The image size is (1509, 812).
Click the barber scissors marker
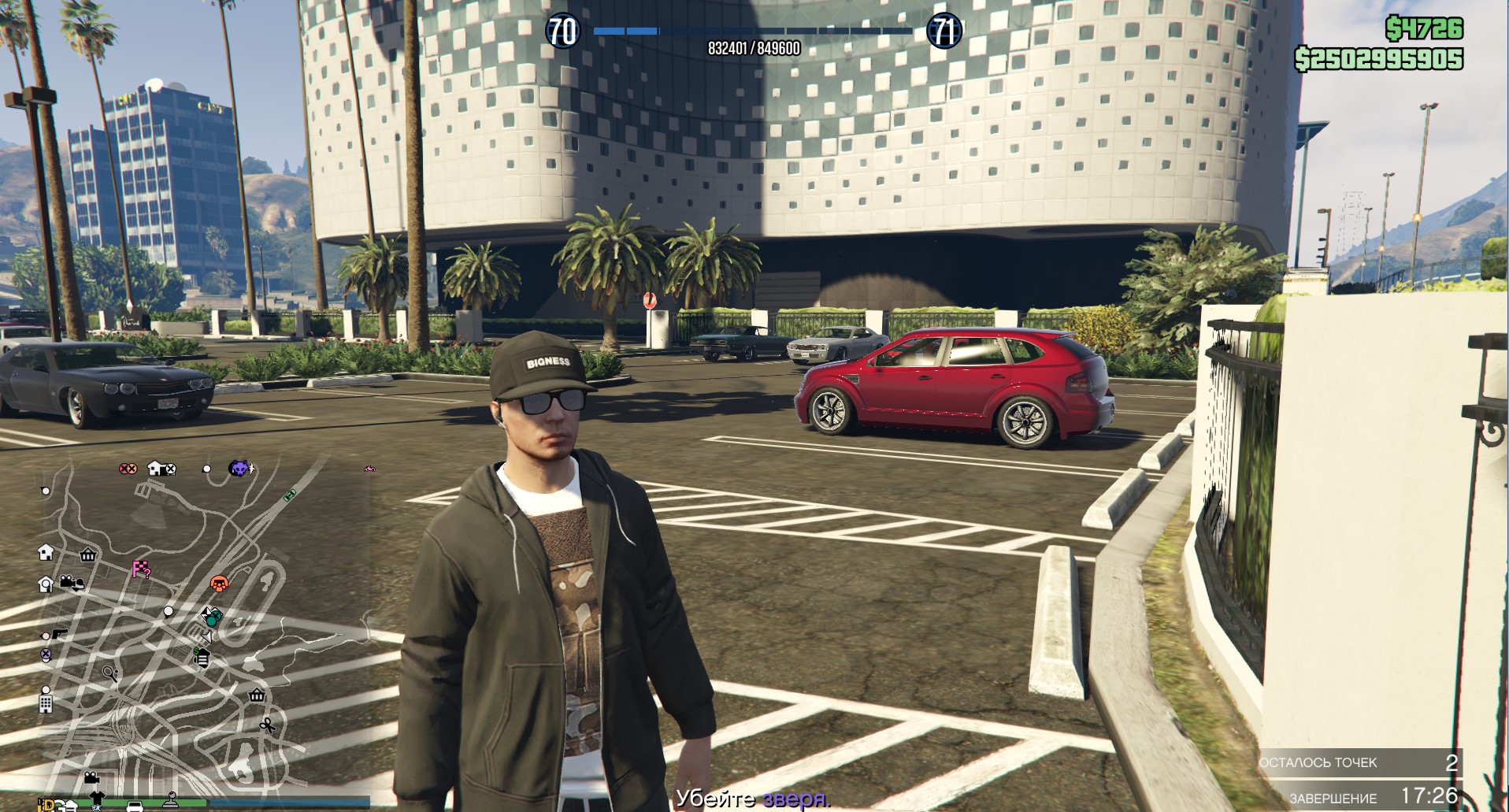[x=268, y=725]
